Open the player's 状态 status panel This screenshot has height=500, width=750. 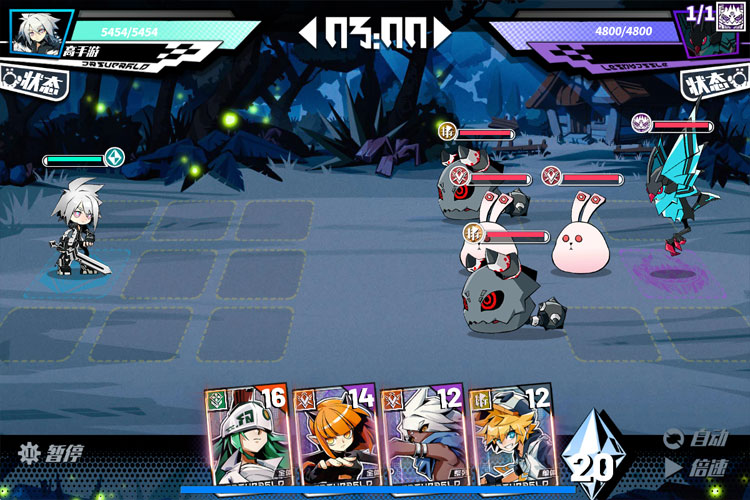pyautogui.click(x=36, y=82)
